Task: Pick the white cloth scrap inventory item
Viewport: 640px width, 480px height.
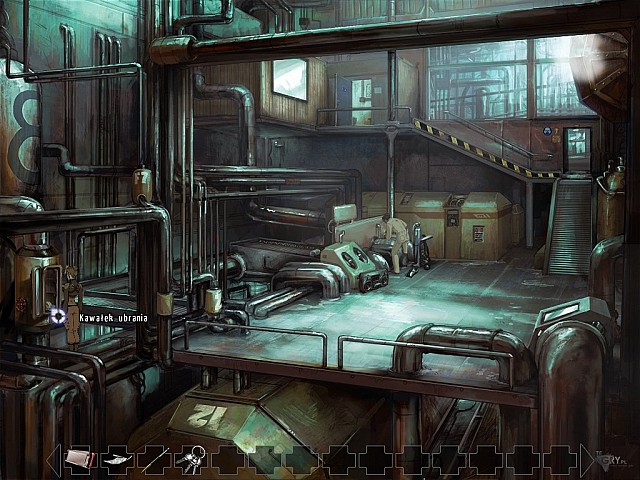Action: pyautogui.click(x=115, y=459)
